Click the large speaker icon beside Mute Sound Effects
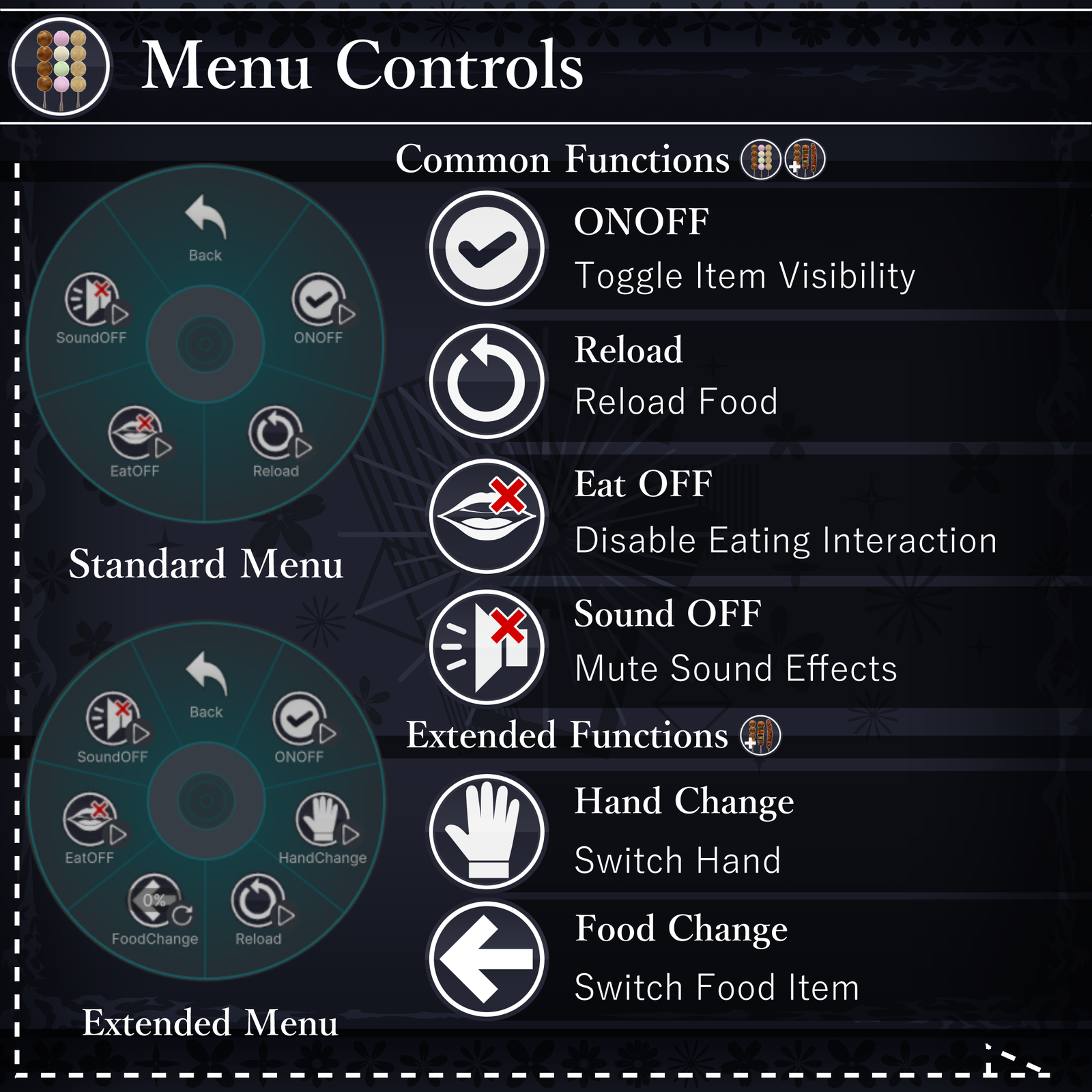 point(487,647)
